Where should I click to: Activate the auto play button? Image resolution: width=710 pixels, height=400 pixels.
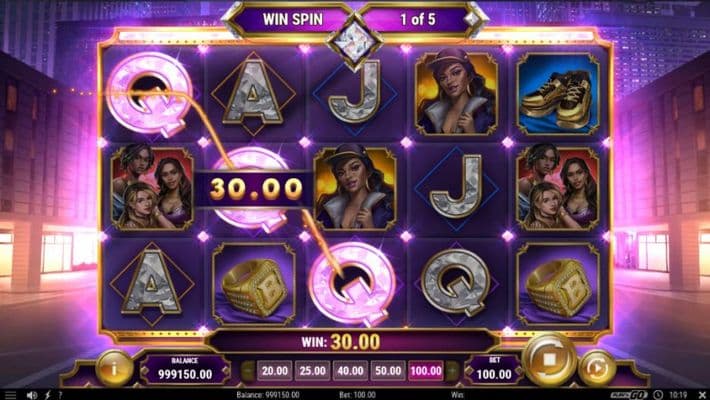point(597,367)
